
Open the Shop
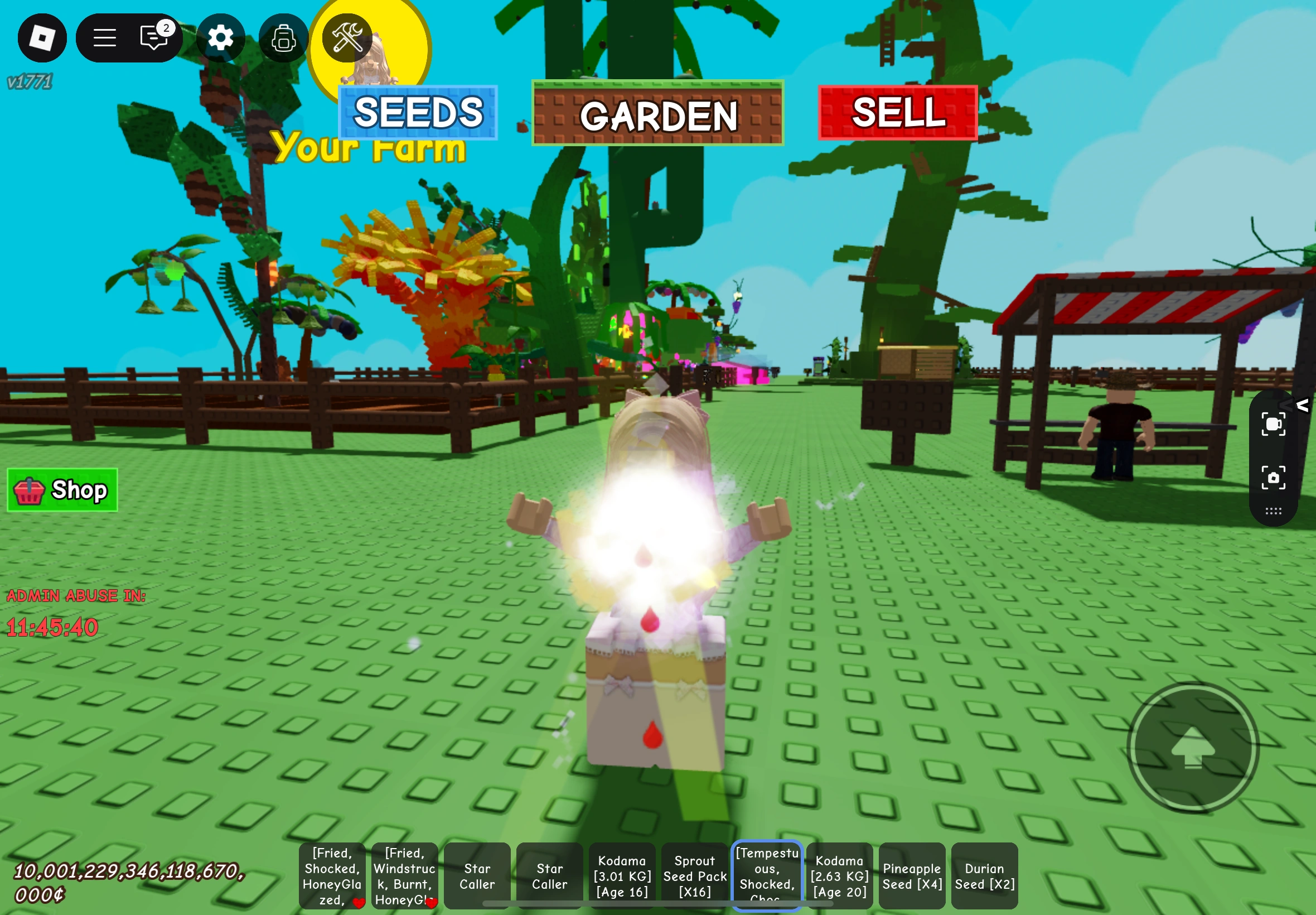[62, 489]
